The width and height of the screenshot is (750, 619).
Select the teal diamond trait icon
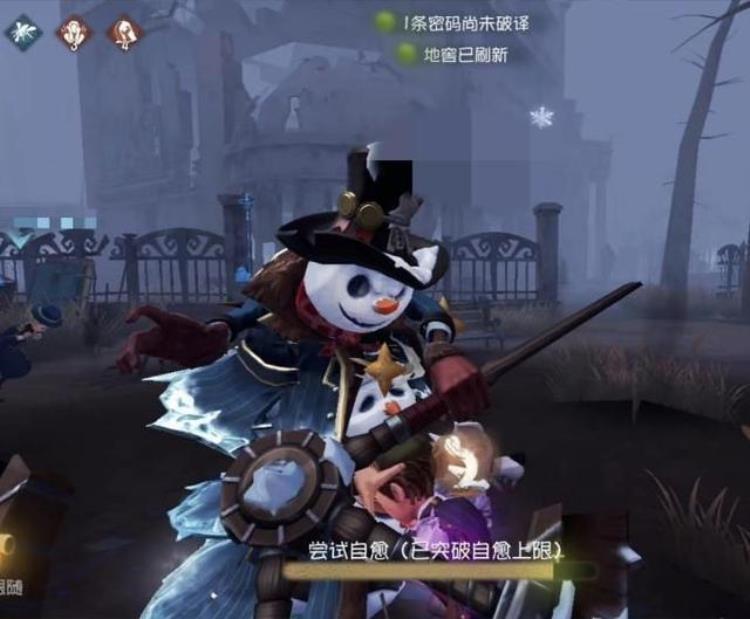[x=21, y=31]
